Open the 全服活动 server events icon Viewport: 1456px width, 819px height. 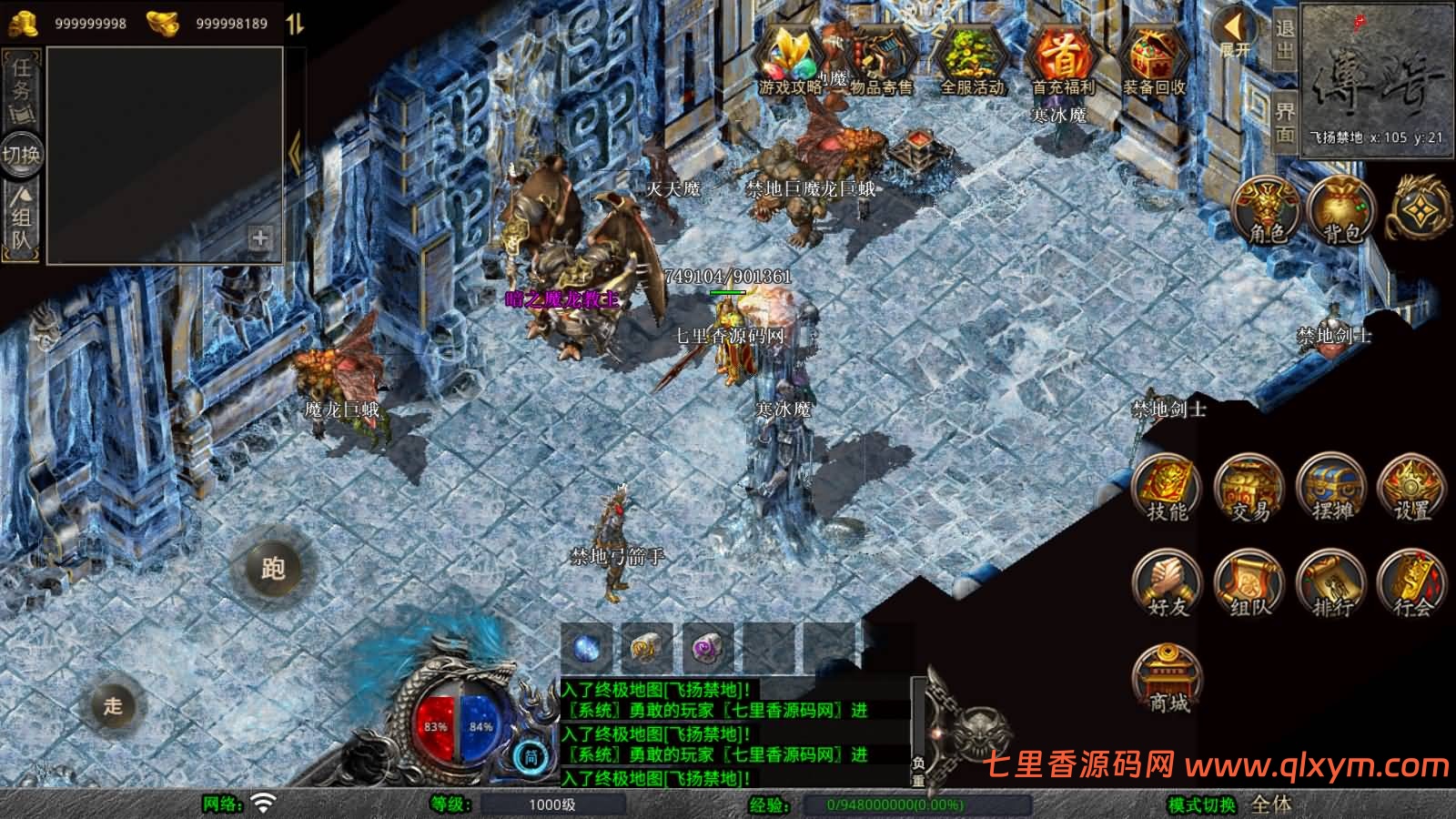click(972, 59)
